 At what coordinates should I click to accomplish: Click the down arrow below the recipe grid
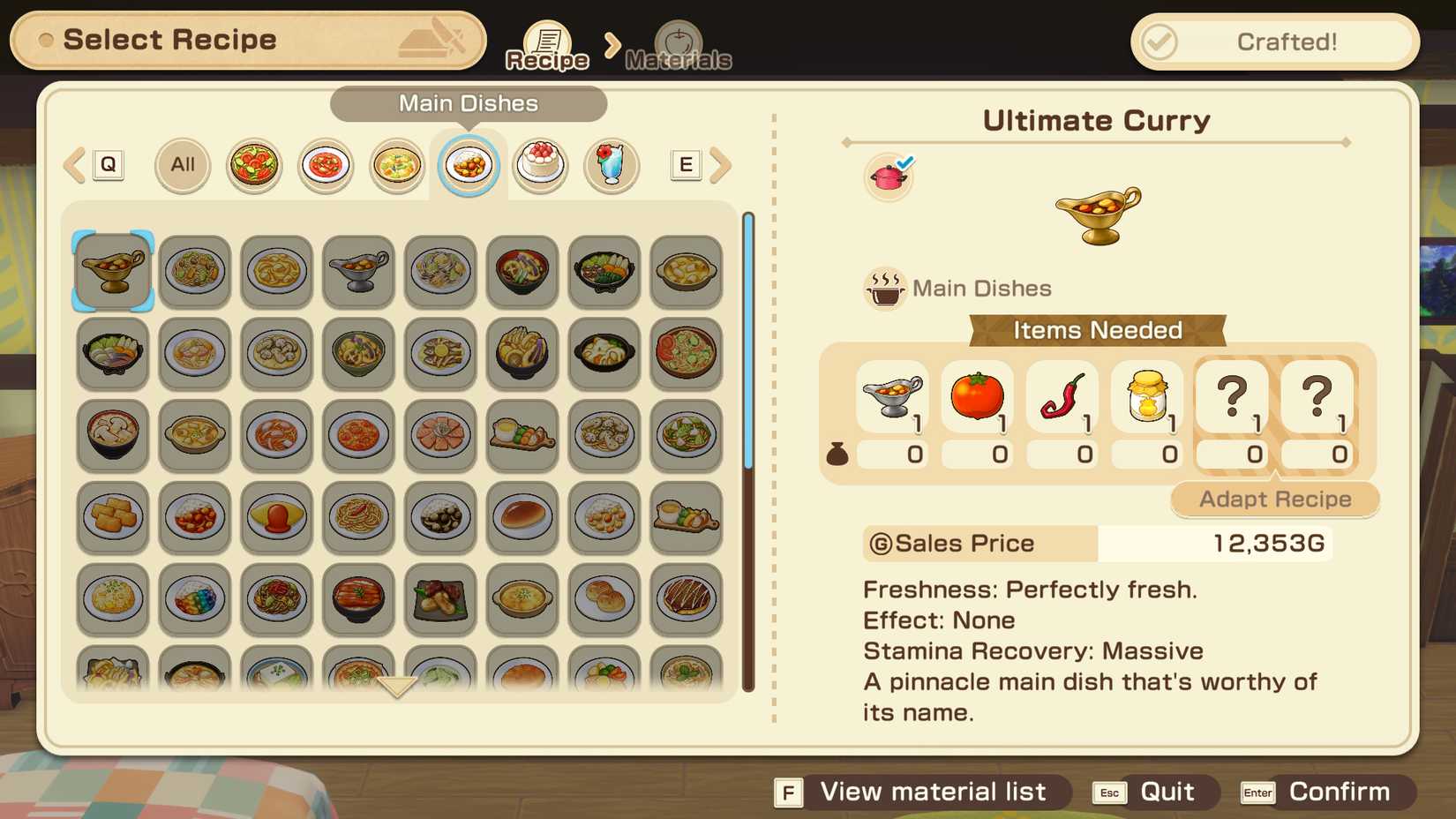click(x=396, y=686)
